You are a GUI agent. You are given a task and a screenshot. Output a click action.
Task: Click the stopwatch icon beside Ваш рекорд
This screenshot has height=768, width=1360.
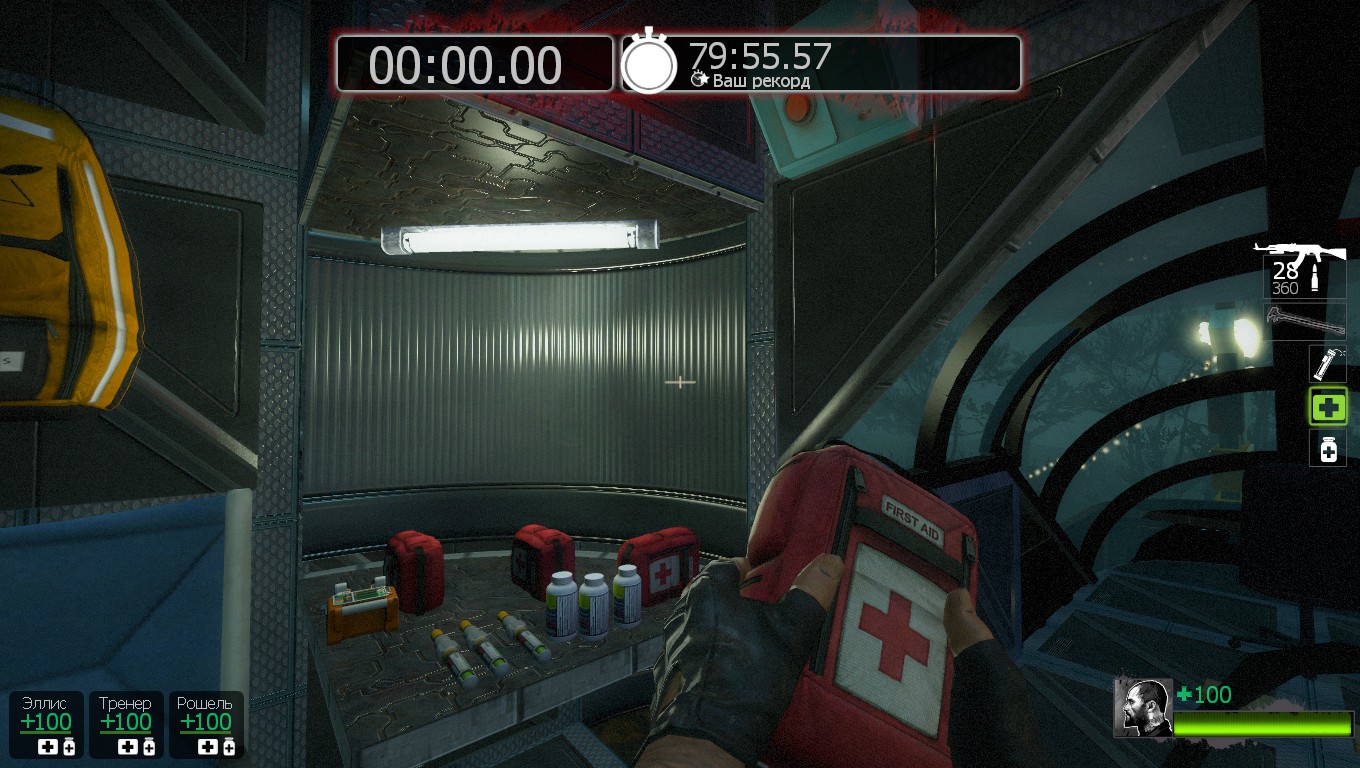649,64
